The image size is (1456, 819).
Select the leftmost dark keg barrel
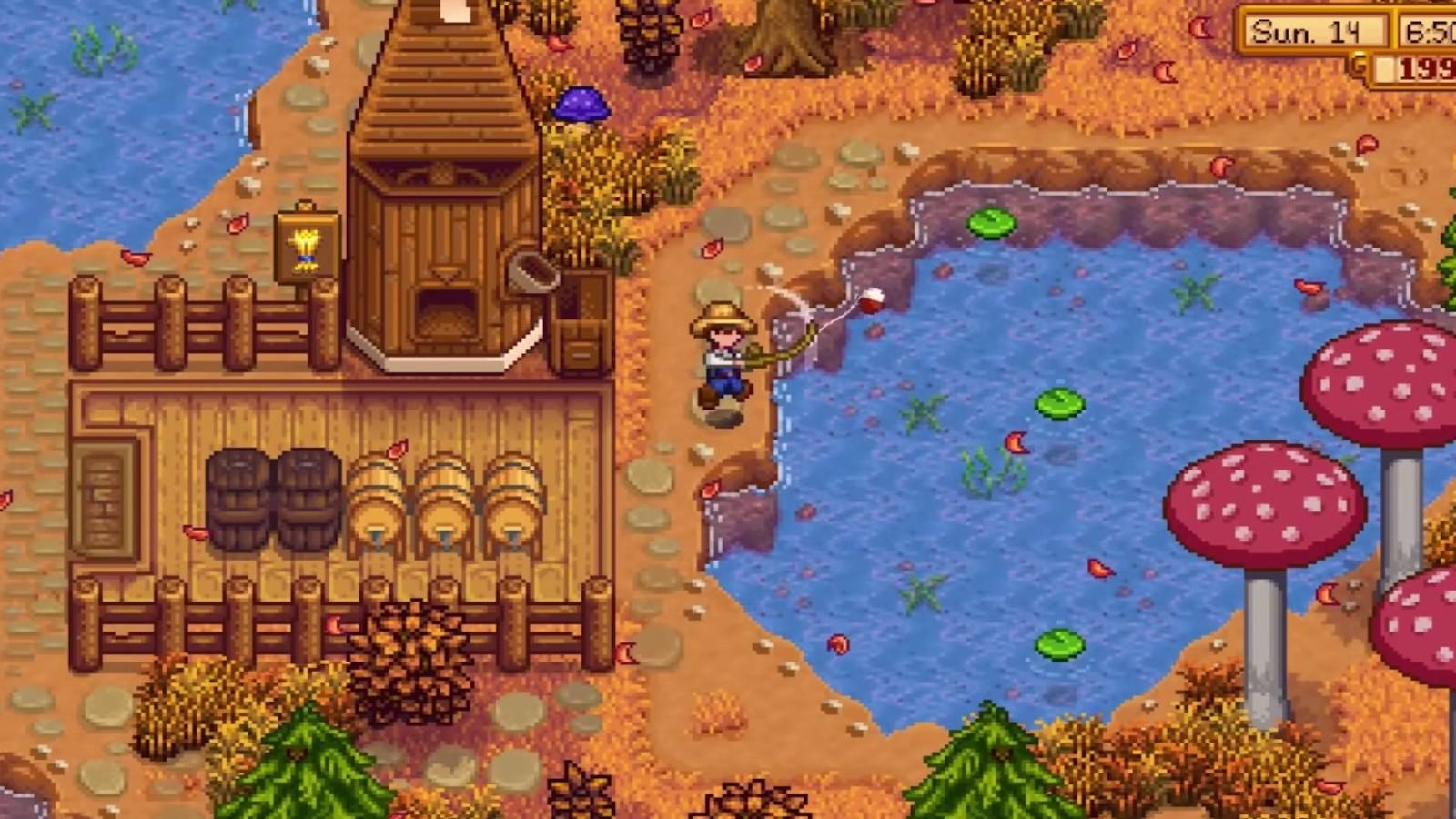pyautogui.click(x=235, y=499)
